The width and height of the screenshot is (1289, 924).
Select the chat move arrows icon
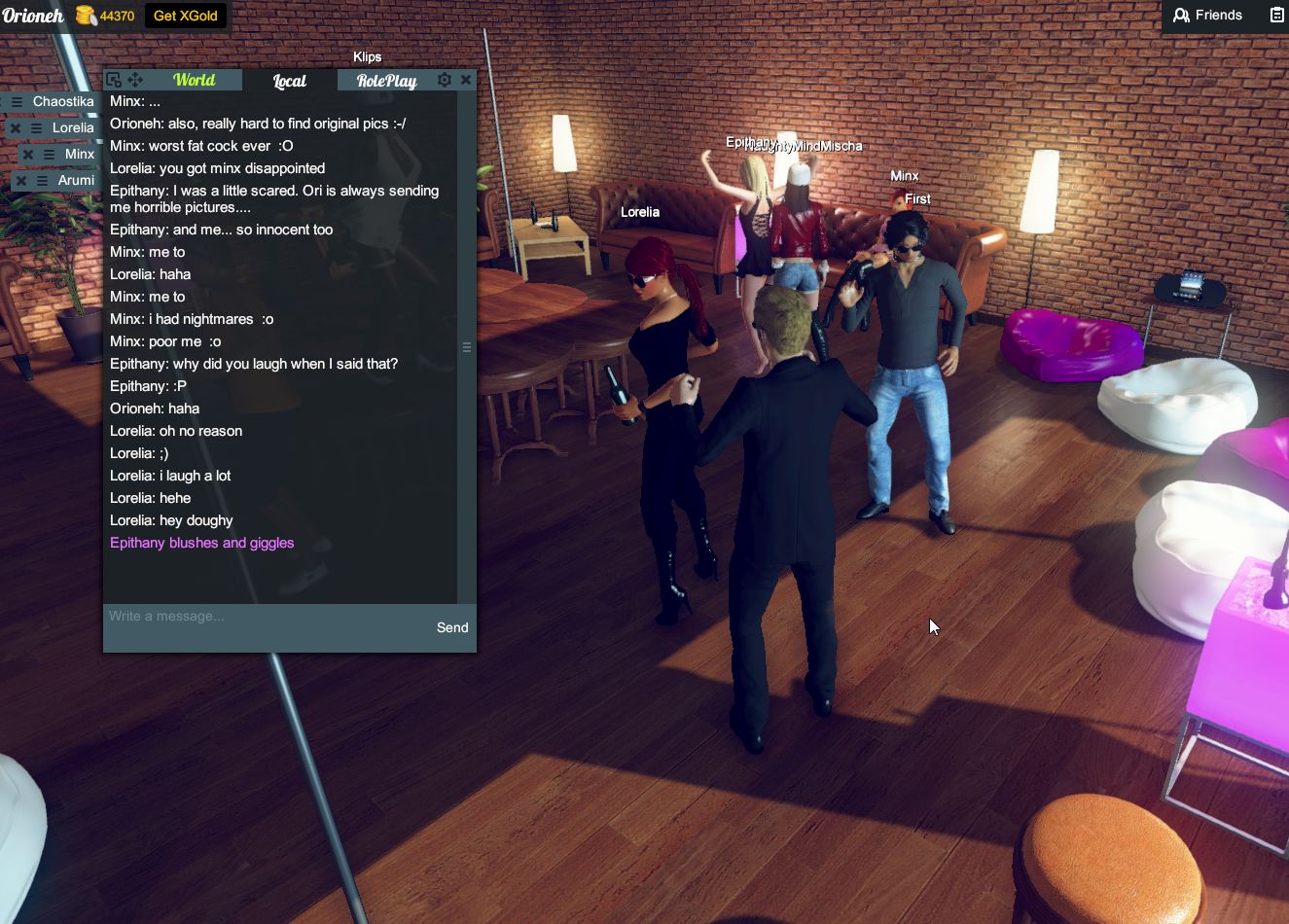click(x=135, y=80)
